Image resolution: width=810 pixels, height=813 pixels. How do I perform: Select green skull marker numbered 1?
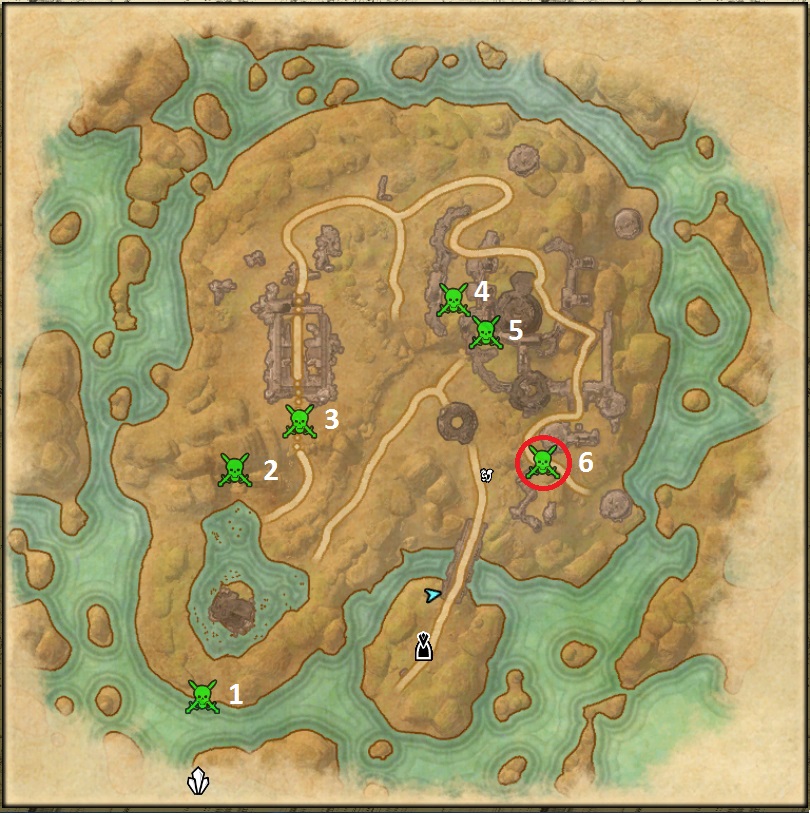(202, 696)
